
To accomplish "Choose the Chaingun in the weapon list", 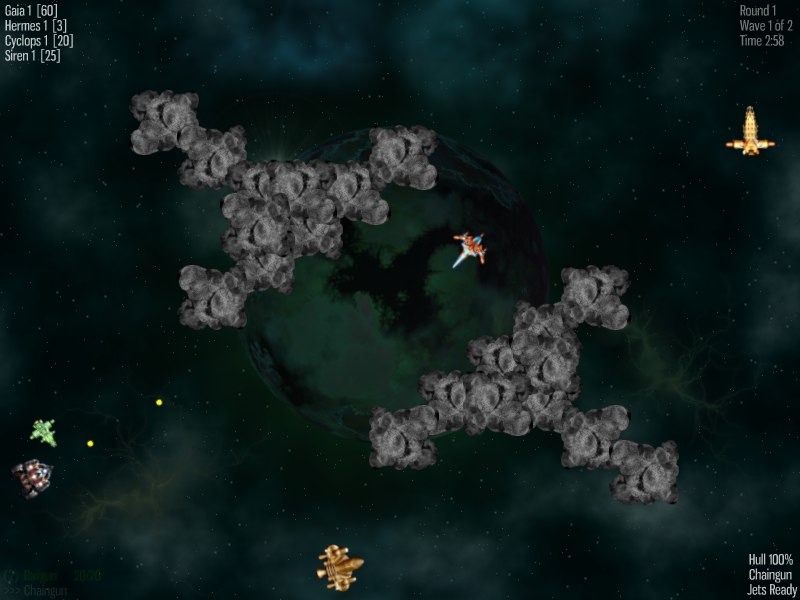I will 44,591.
